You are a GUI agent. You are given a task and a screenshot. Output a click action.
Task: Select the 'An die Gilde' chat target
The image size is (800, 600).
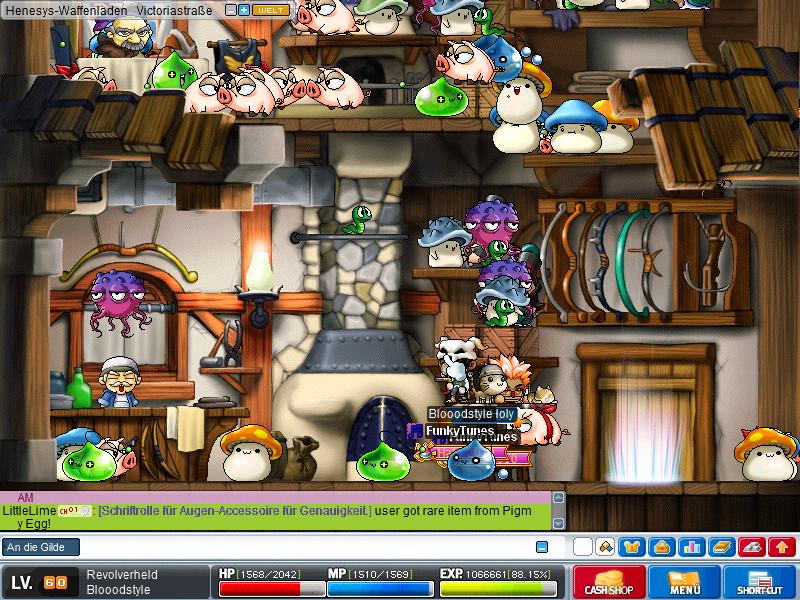tap(41, 547)
